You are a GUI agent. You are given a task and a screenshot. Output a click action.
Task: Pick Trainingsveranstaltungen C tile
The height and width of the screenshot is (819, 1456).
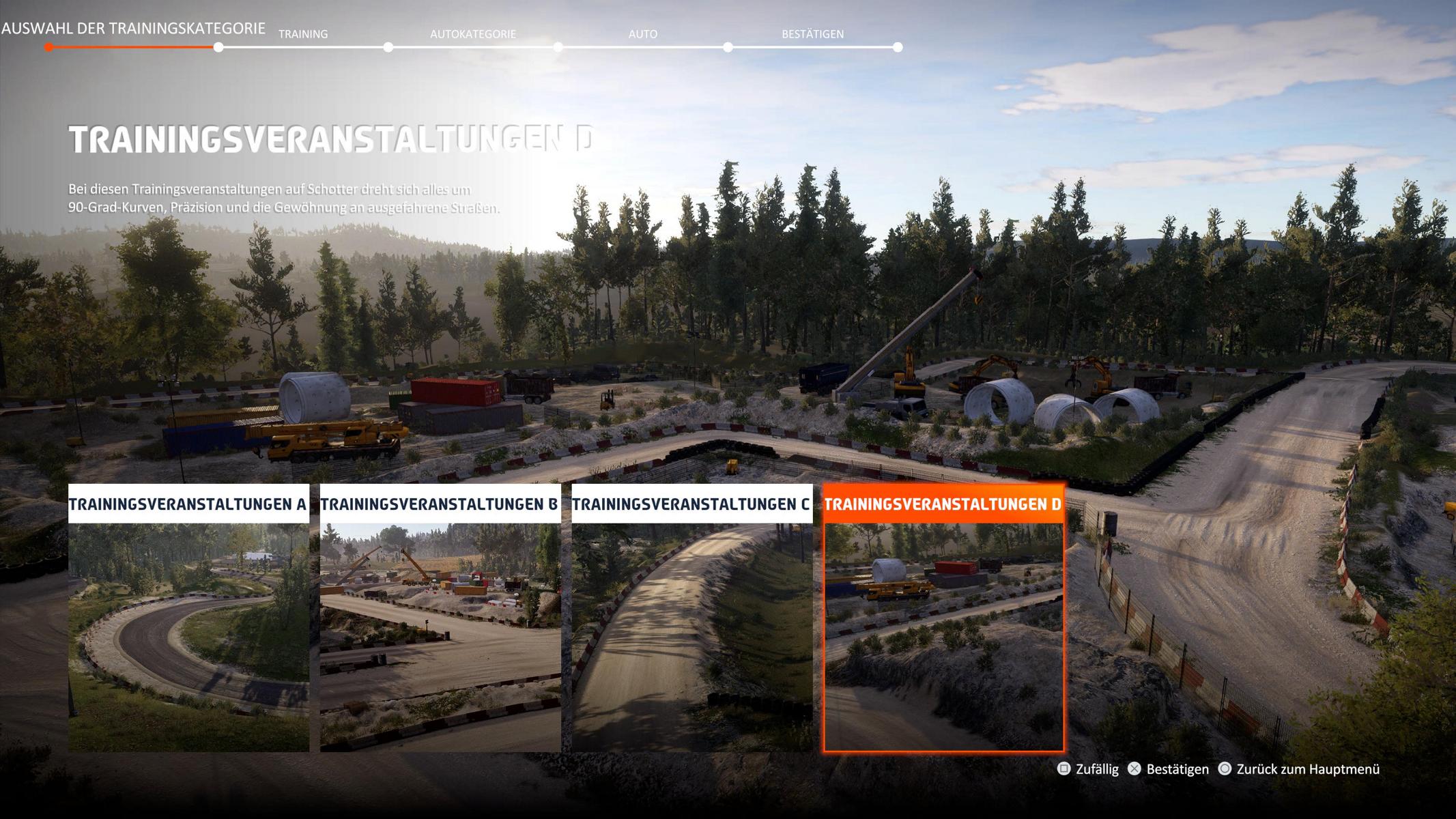coord(691,618)
